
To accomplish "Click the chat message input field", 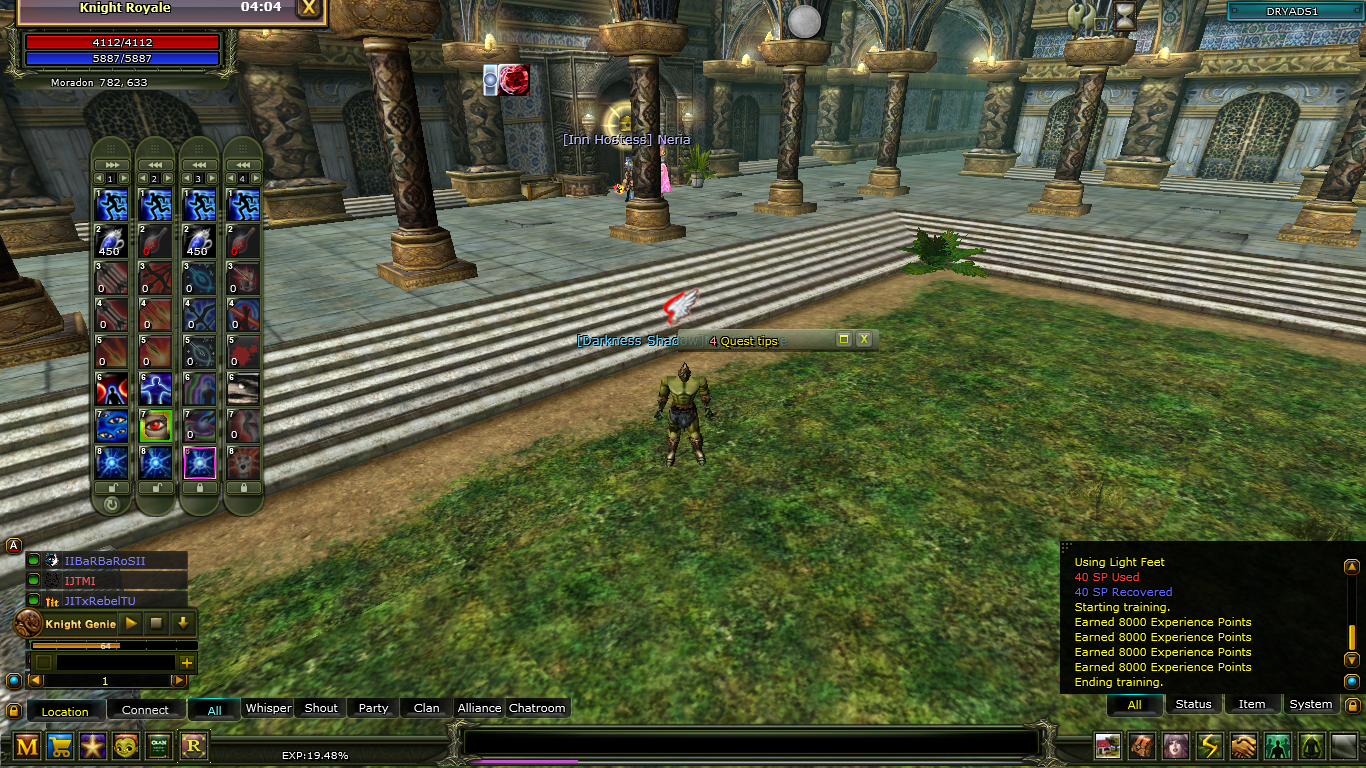I will [750, 742].
